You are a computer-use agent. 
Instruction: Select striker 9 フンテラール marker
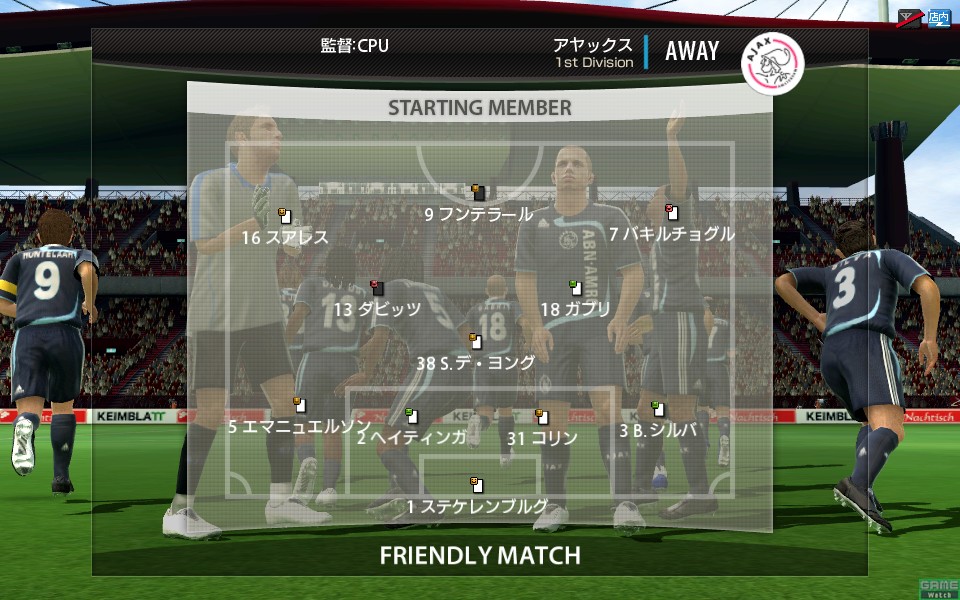(480, 193)
